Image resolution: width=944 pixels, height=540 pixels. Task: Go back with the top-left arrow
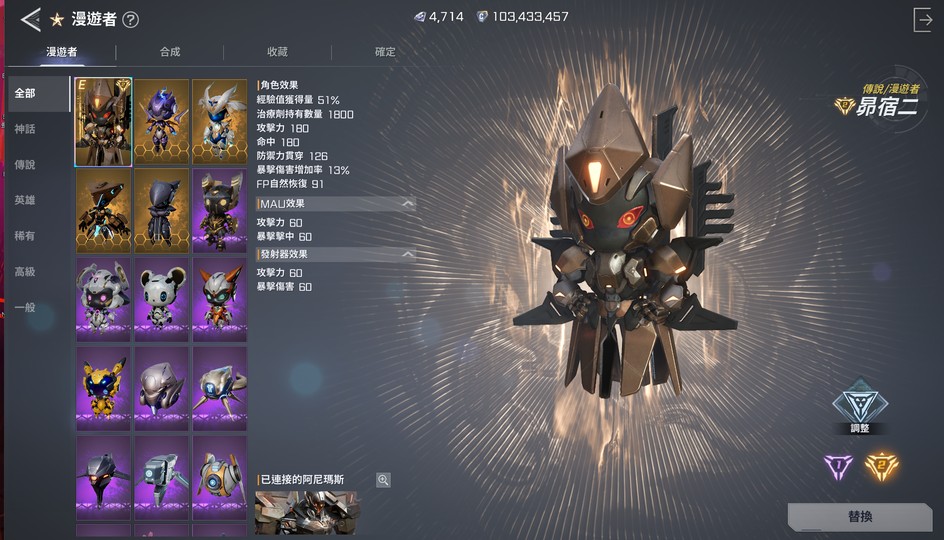click(30, 18)
